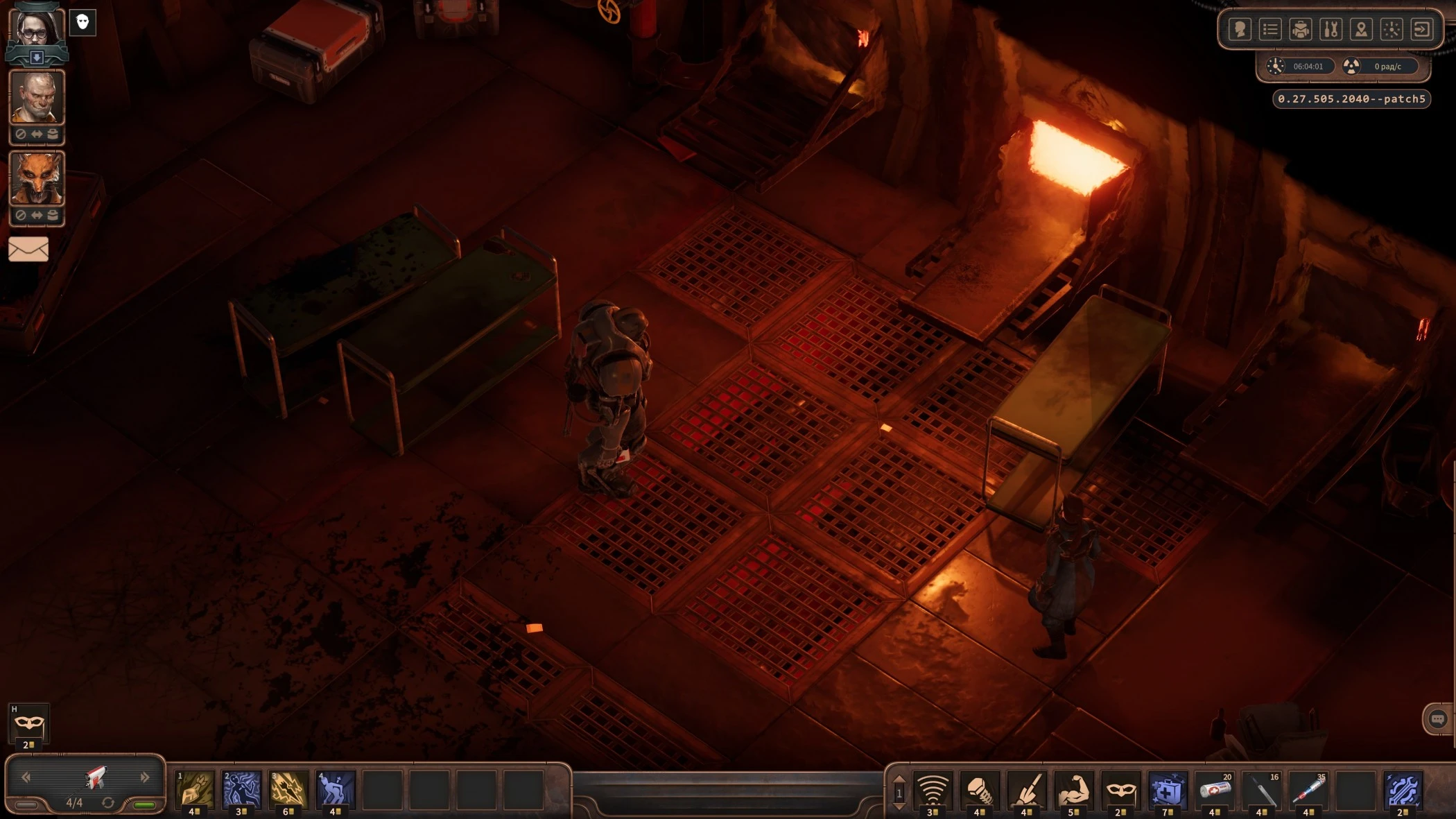Open the map with the location pin
The width and height of the screenshot is (1456, 819).
tap(1362, 29)
